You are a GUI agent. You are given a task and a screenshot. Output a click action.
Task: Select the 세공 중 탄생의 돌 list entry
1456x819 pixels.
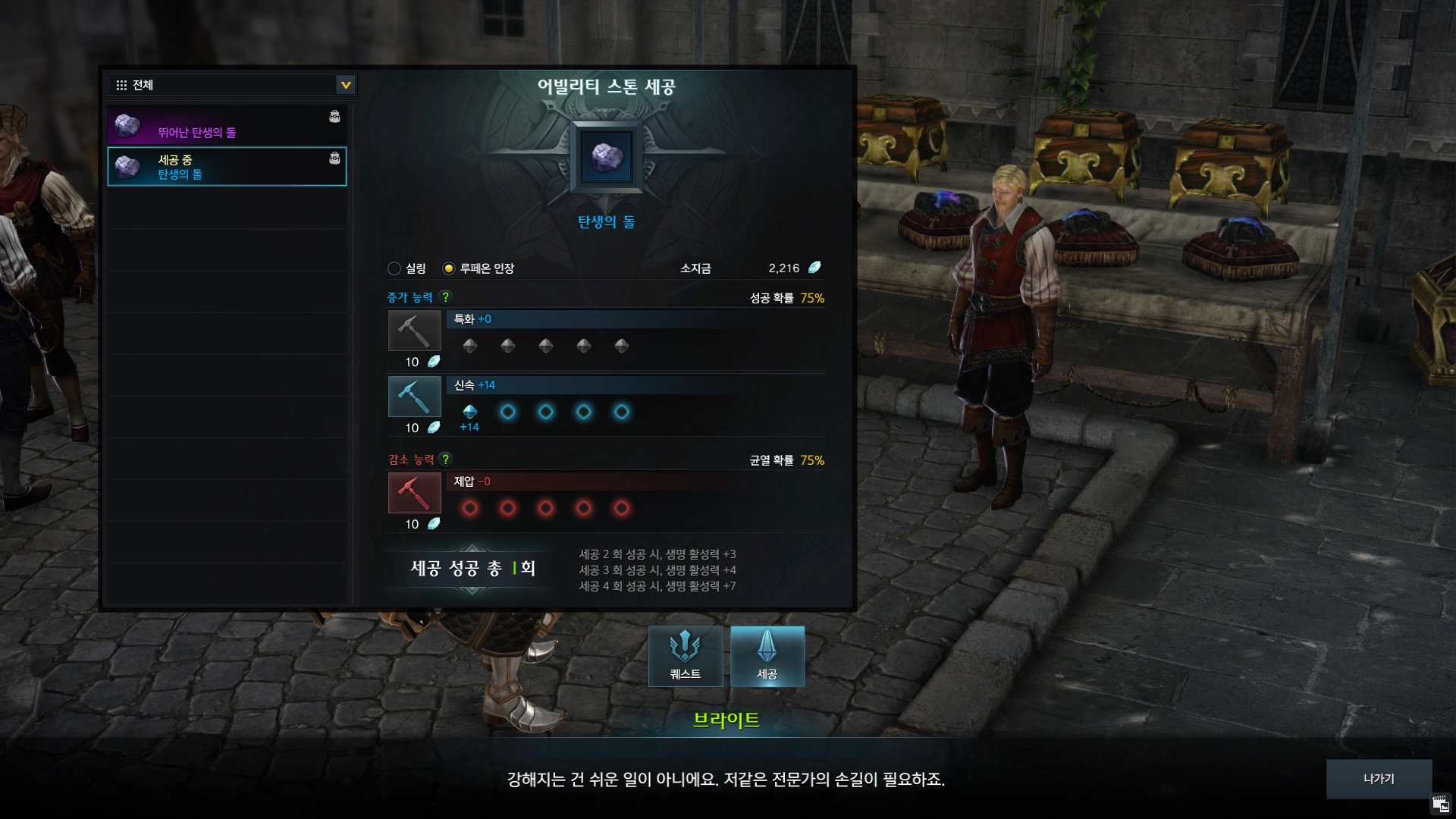227,167
